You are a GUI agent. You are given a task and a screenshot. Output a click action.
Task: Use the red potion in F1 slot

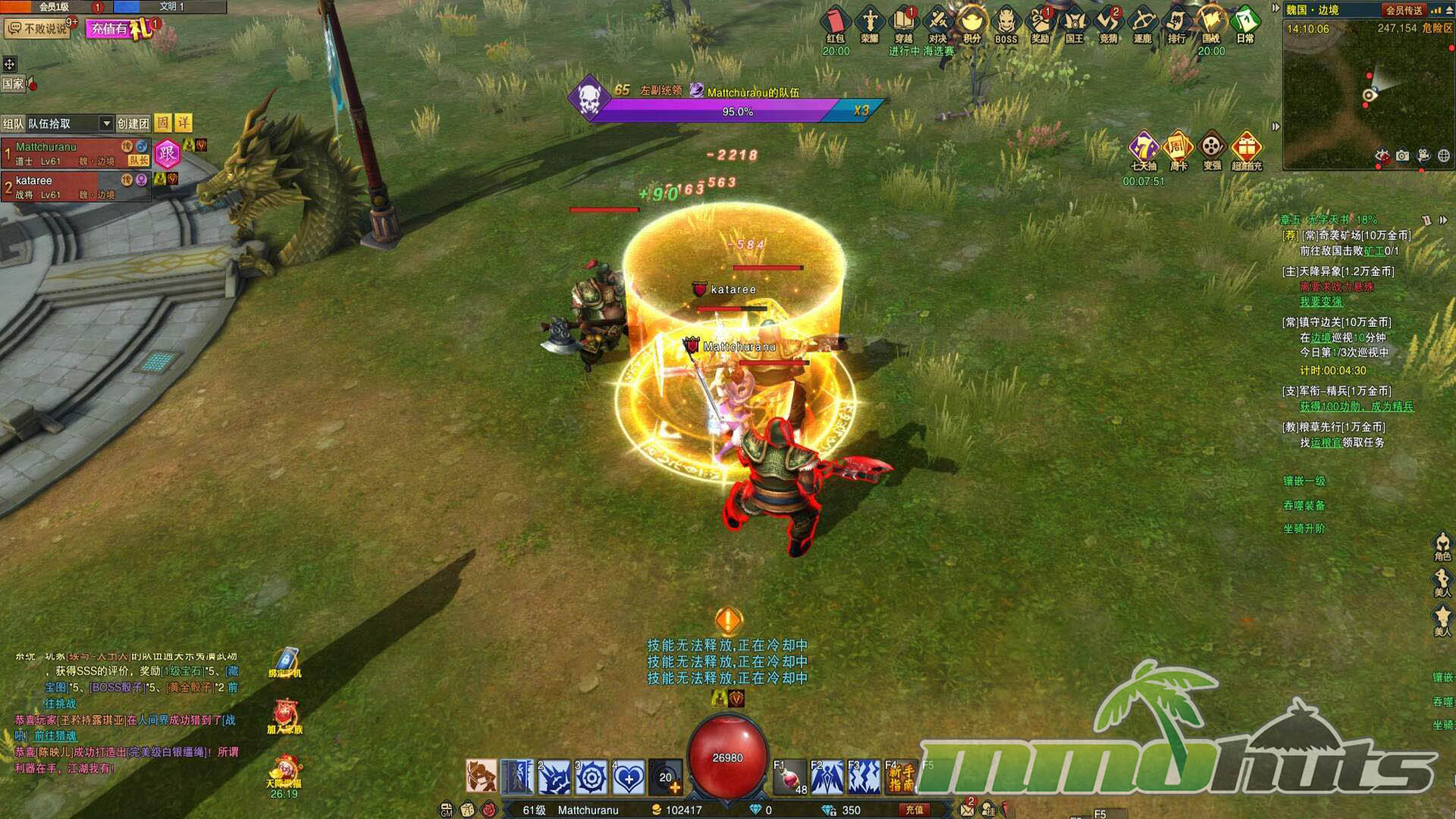789,778
